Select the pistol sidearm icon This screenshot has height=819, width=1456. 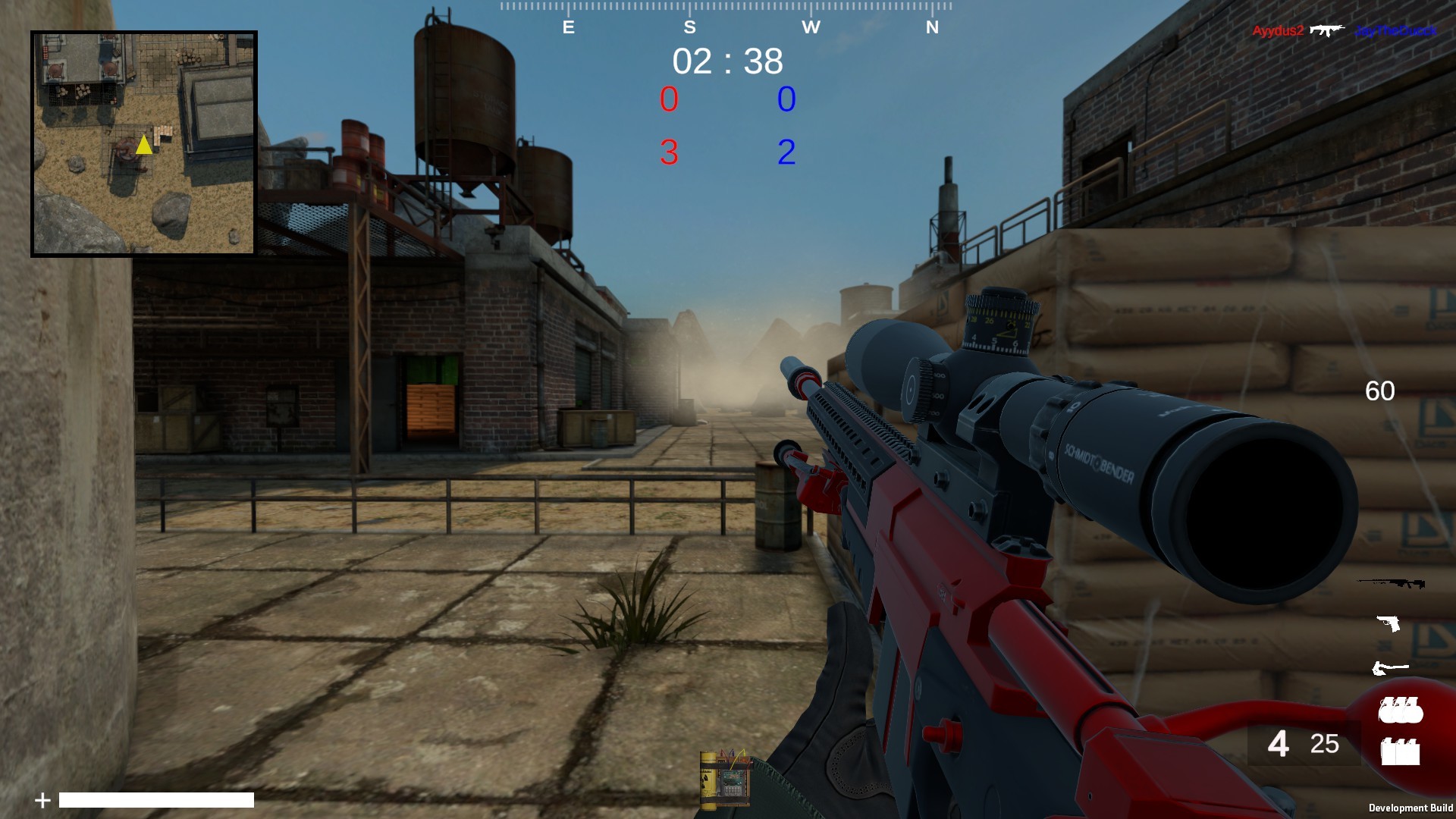[x=1389, y=623]
